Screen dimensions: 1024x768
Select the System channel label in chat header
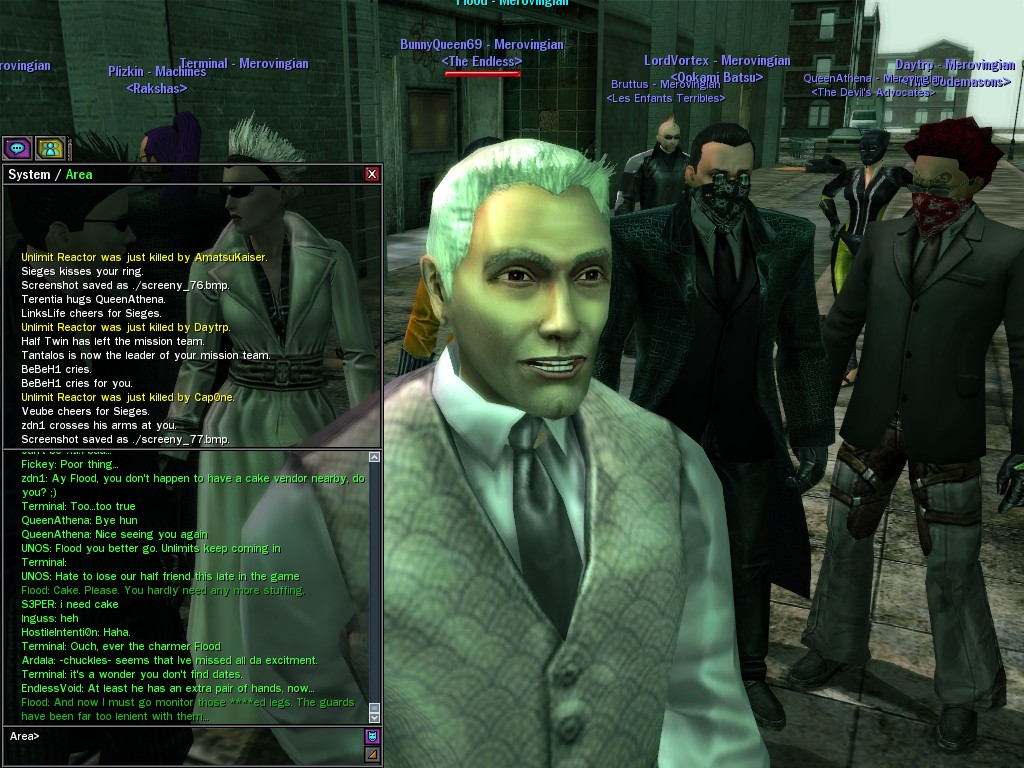[29, 174]
